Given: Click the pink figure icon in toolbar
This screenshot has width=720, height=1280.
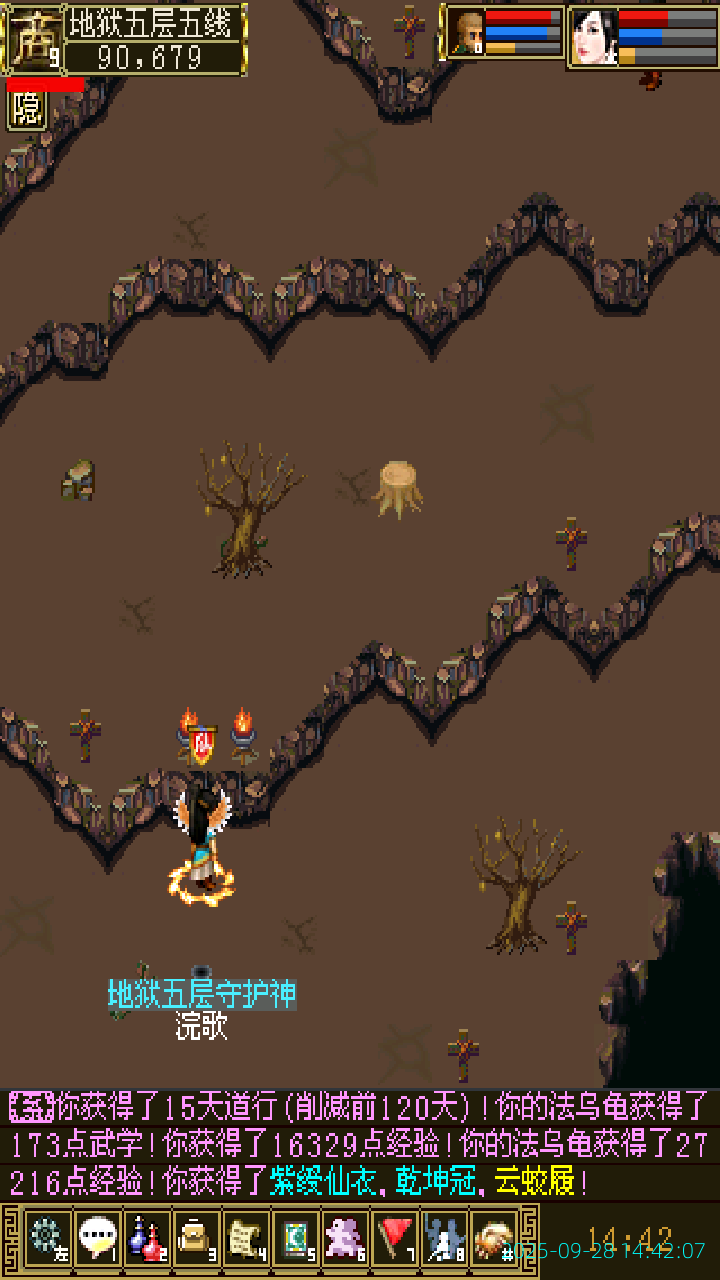Looking at the screenshot, I should click(345, 1238).
